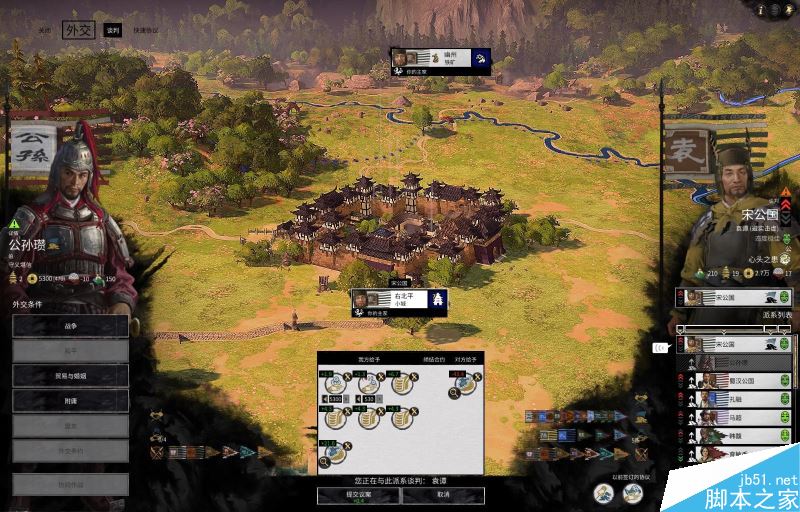Select the highlighted 宋公国 row in faction list
The image size is (800, 512).
(734, 344)
